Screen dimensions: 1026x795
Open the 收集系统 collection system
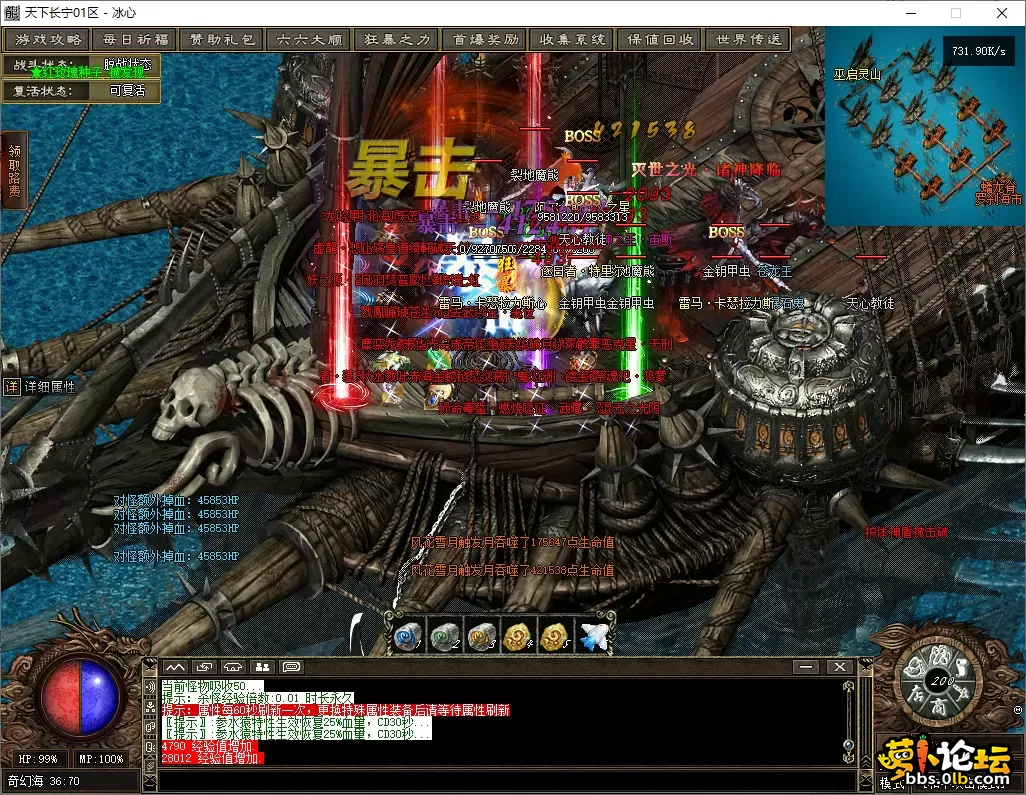click(572, 40)
